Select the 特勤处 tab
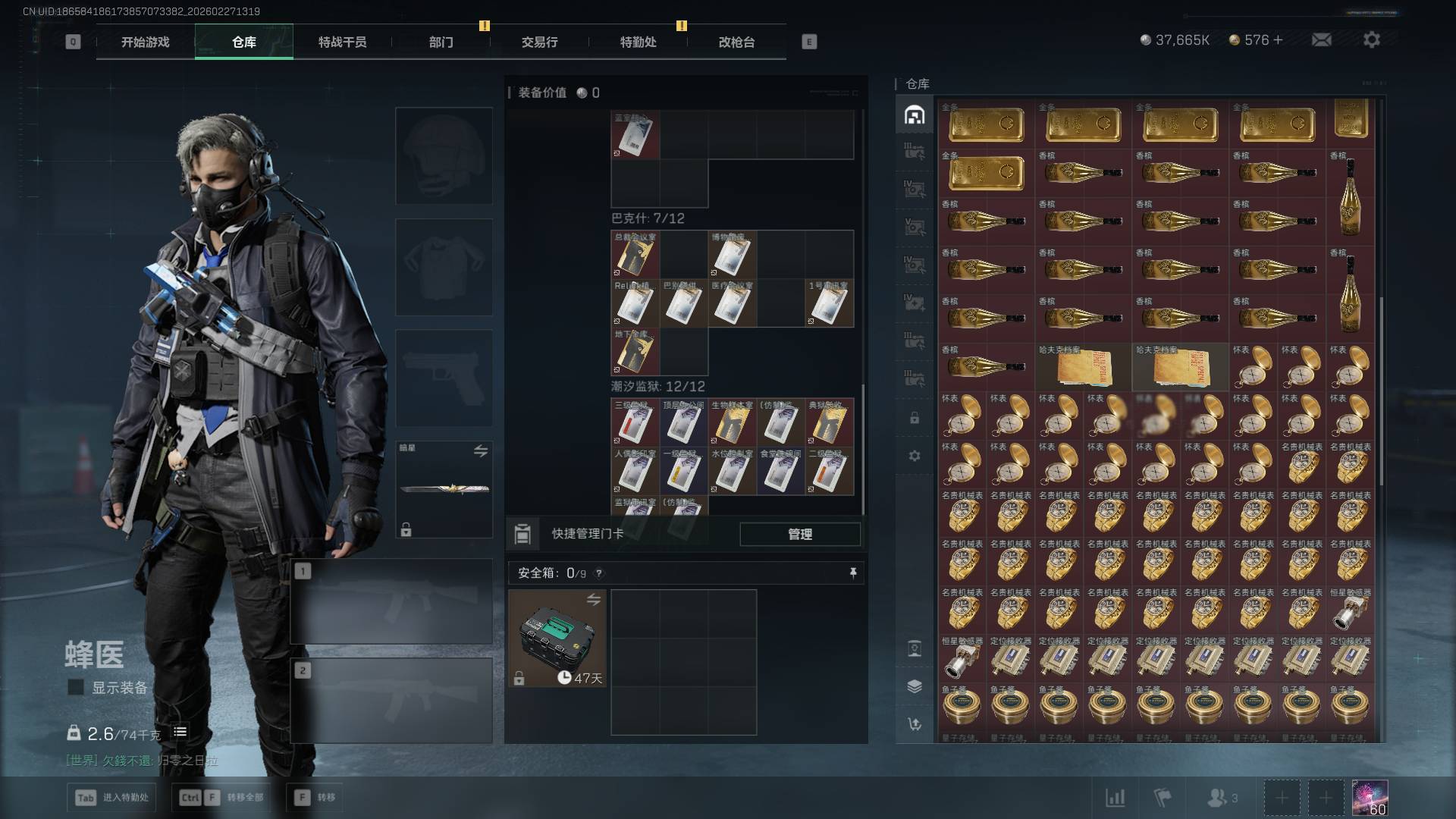 (x=638, y=42)
